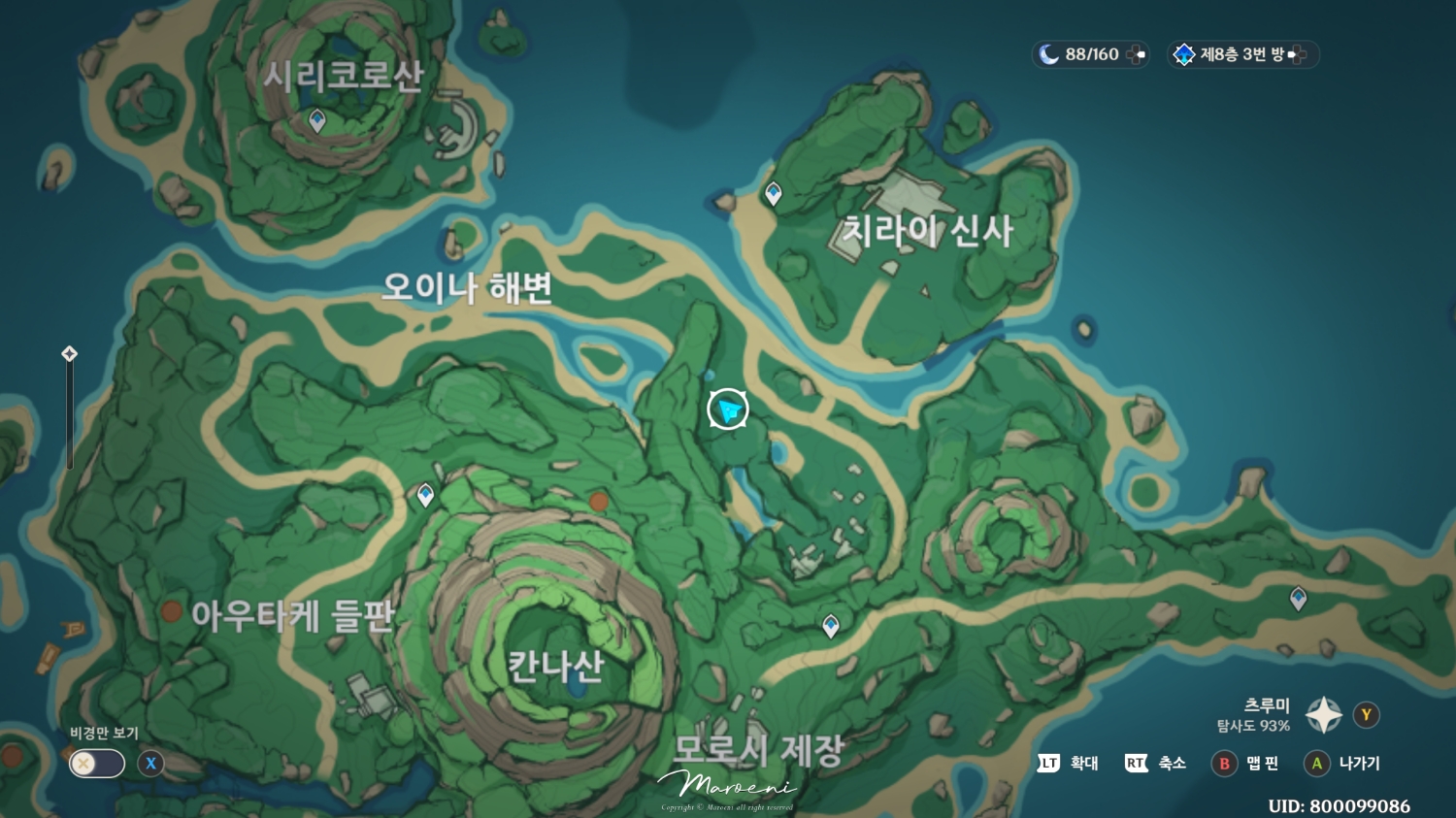Click the red map pin near 아우타케 들판
Screen dimensions: 1456x818
(x=173, y=612)
